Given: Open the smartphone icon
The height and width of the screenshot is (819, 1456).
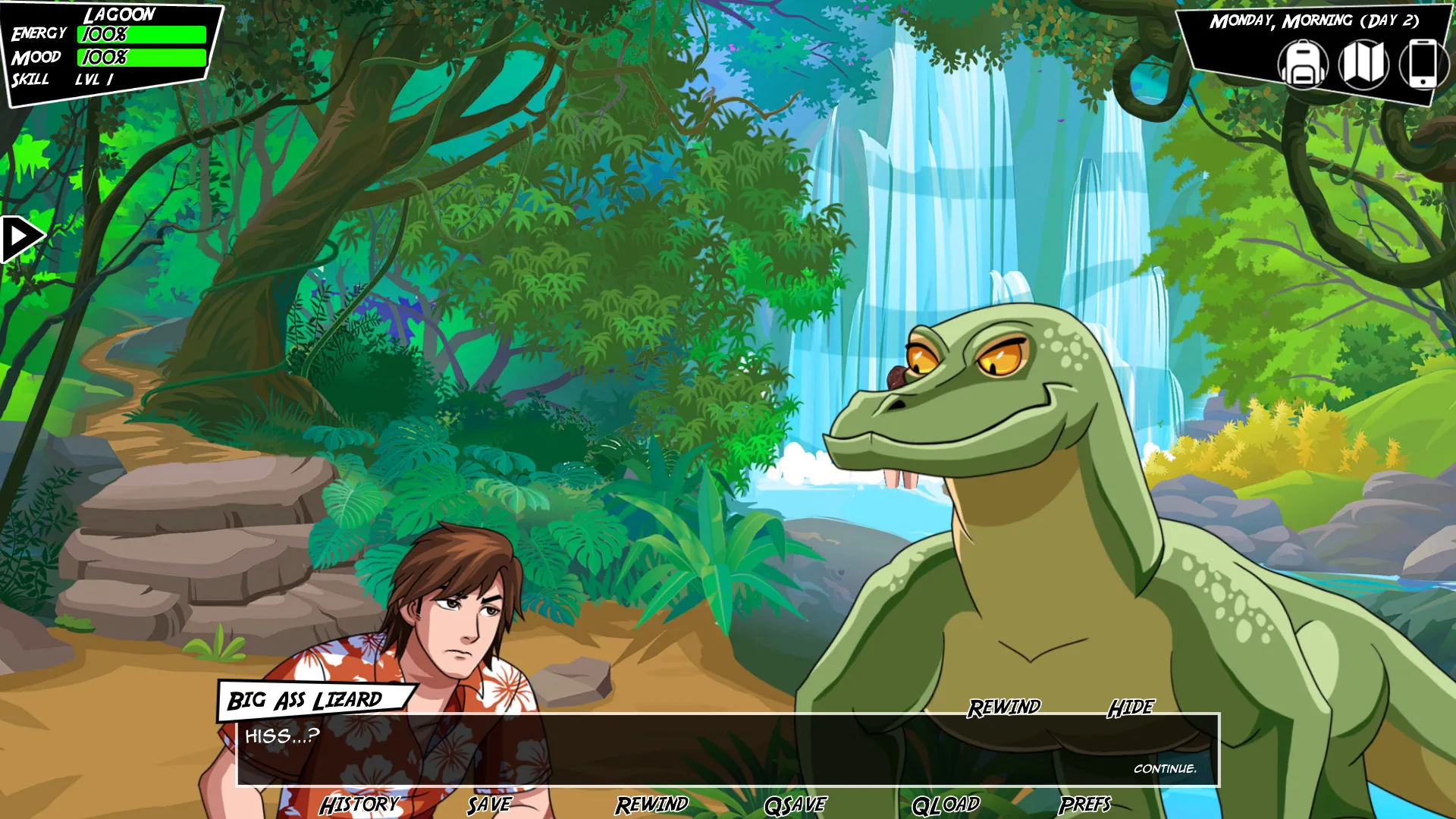Looking at the screenshot, I should click(x=1422, y=64).
